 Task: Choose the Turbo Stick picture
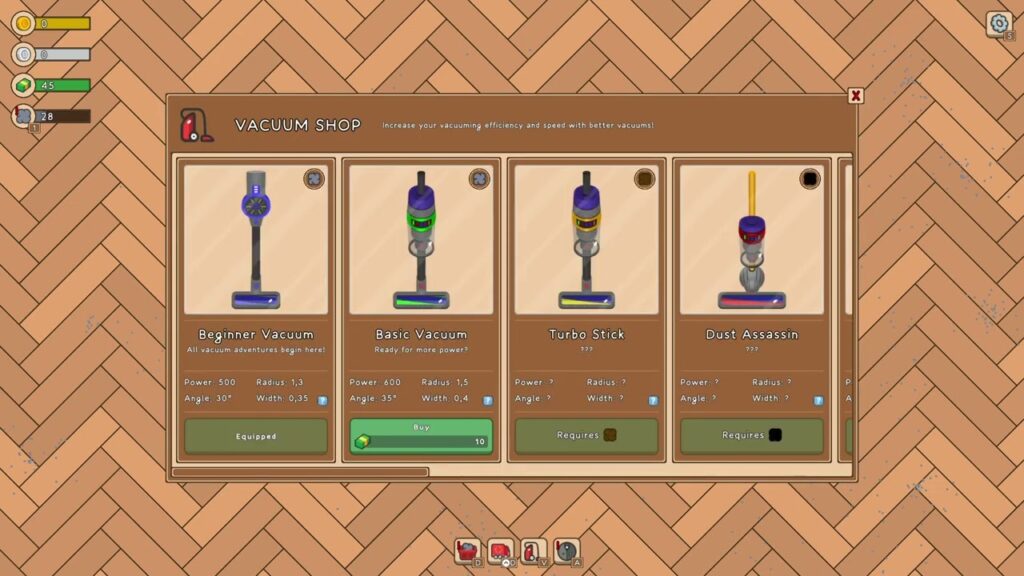coord(586,240)
